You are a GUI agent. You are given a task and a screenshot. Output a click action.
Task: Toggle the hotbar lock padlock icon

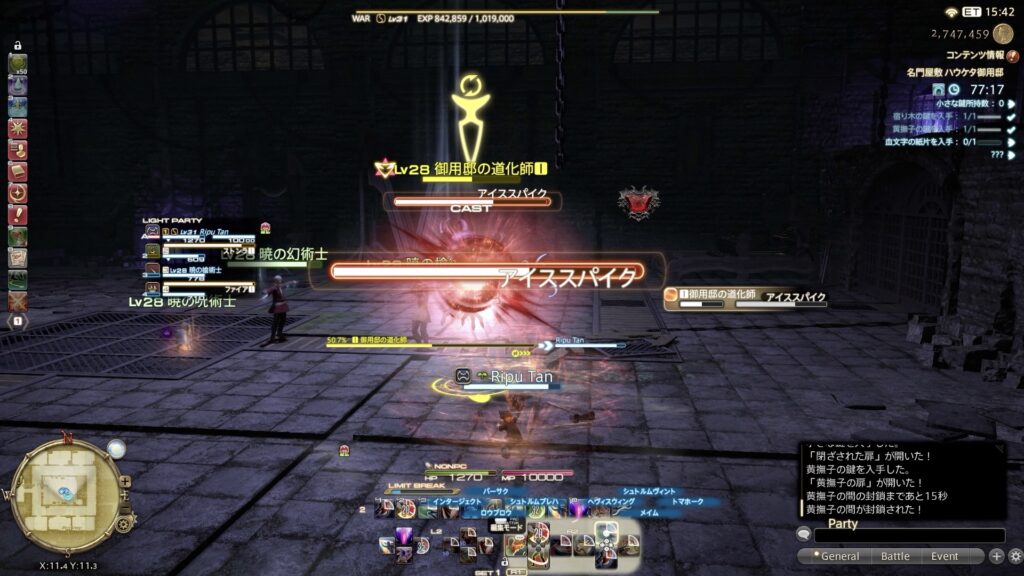(x=17, y=46)
